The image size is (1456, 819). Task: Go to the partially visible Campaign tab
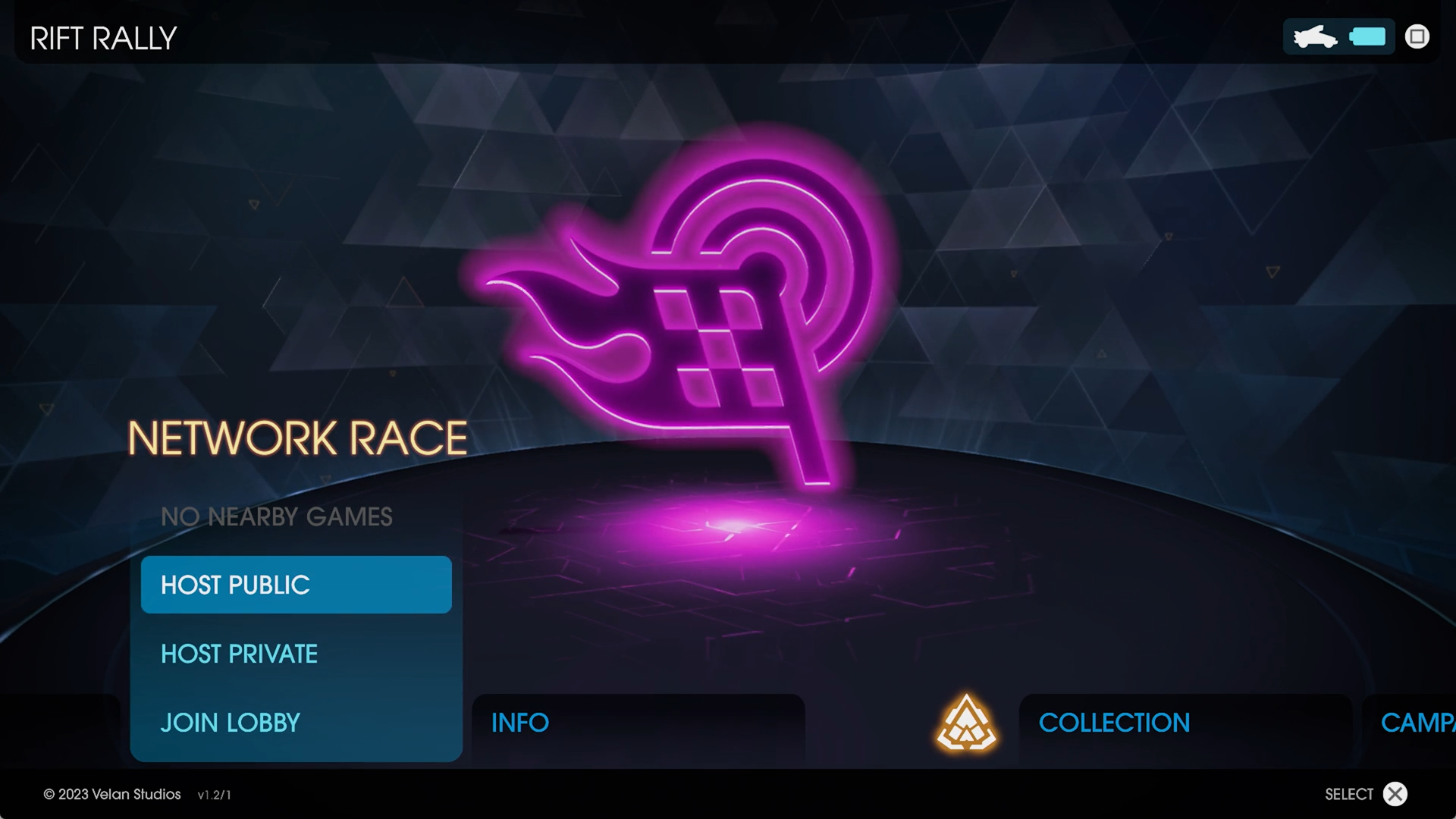1415,723
